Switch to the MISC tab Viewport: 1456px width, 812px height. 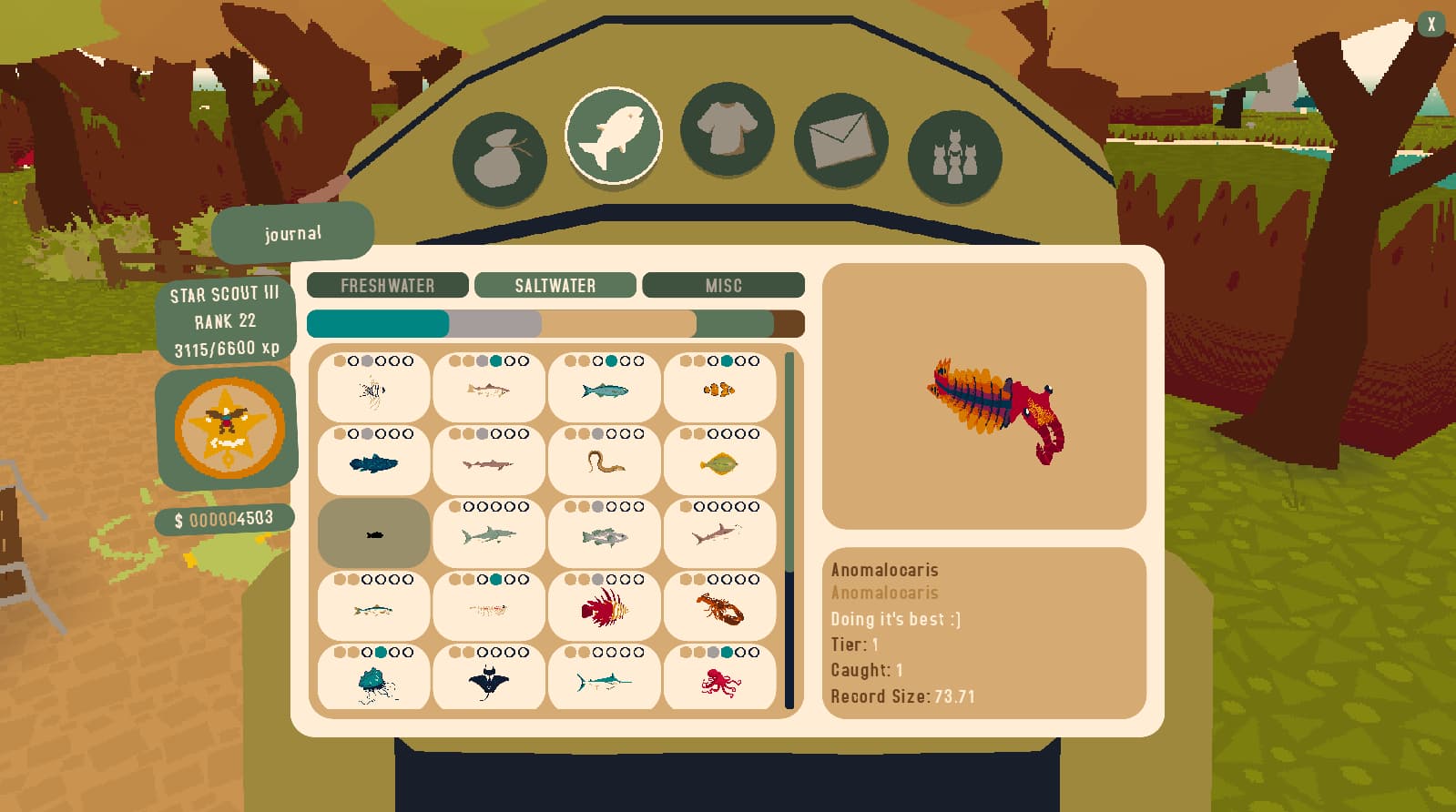(723, 285)
